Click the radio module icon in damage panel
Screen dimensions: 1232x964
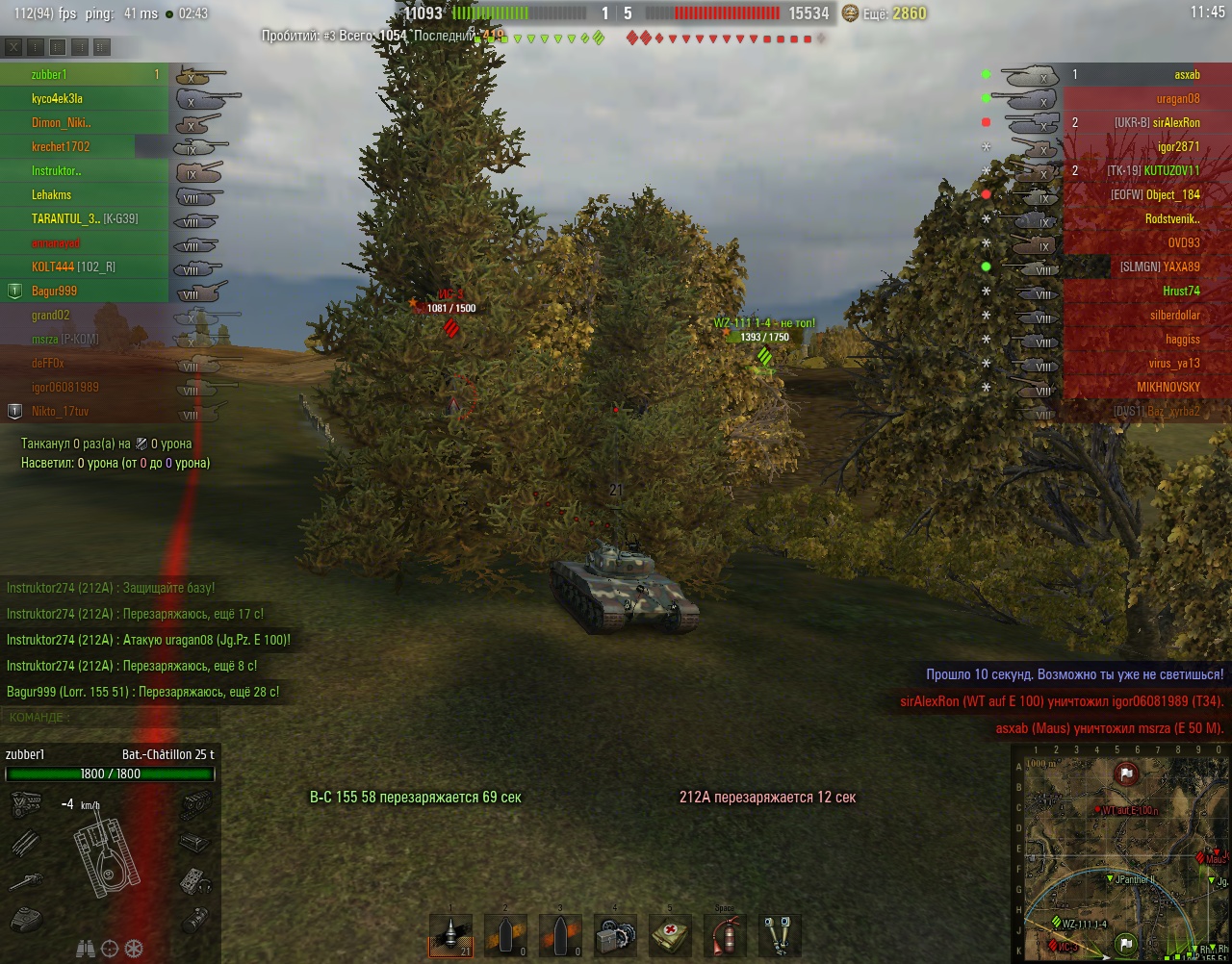click(x=196, y=880)
